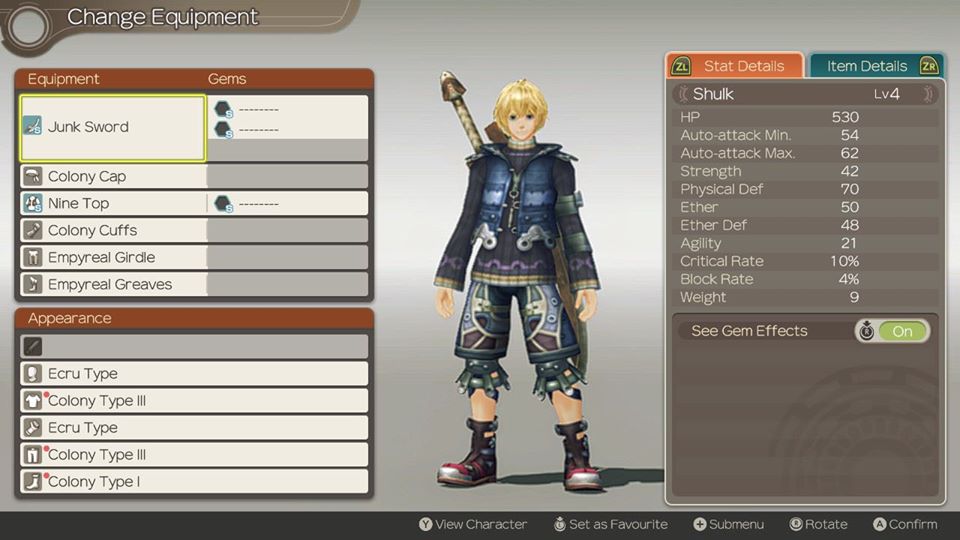The image size is (960, 540).
Task: Select the Colony Type I appearance row
Action: click(x=194, y=482)
